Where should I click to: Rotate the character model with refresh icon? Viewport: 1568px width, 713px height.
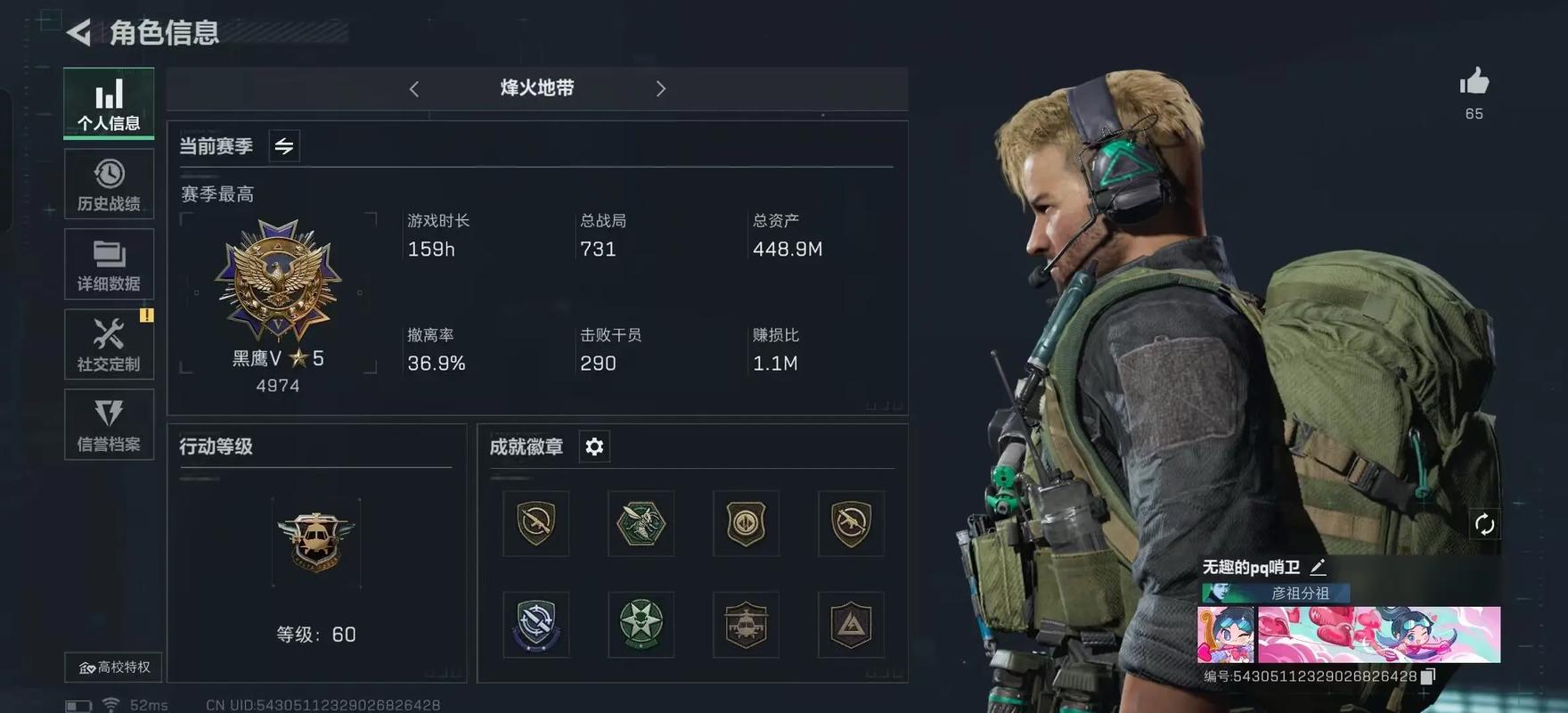(x=1483, y=524)
